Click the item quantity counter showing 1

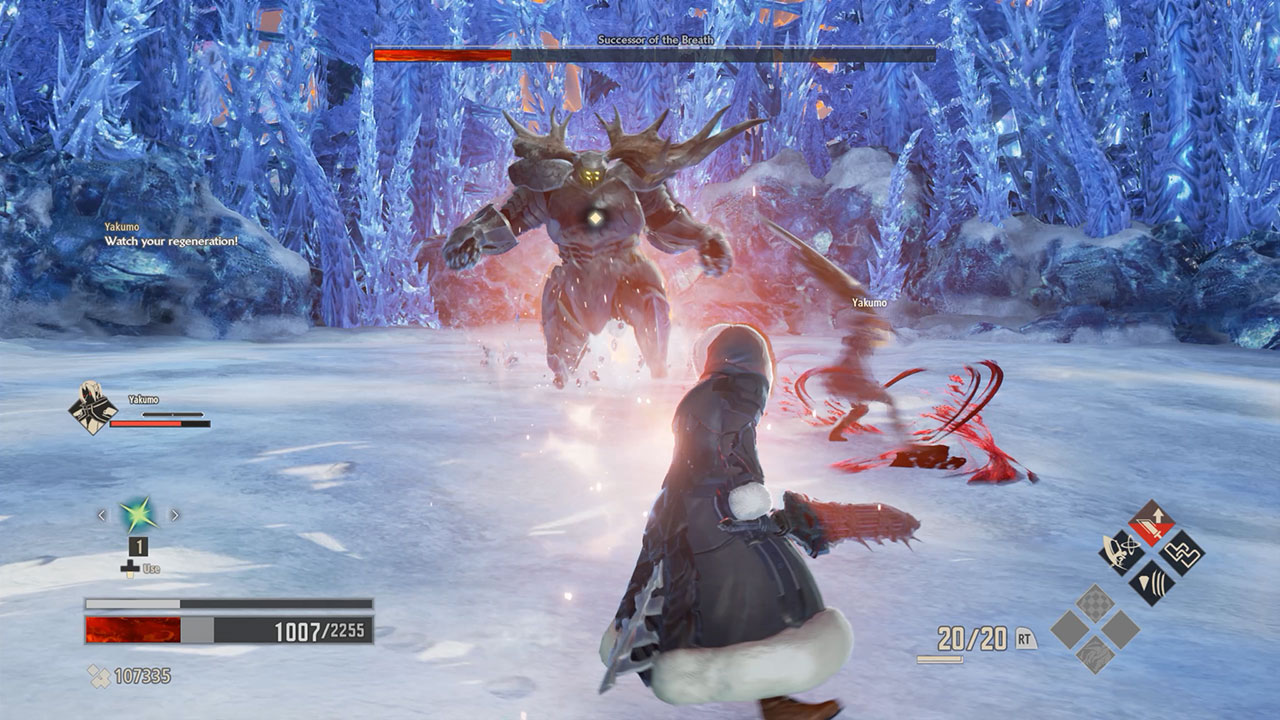pyautogui.click(x=139, y=547)
